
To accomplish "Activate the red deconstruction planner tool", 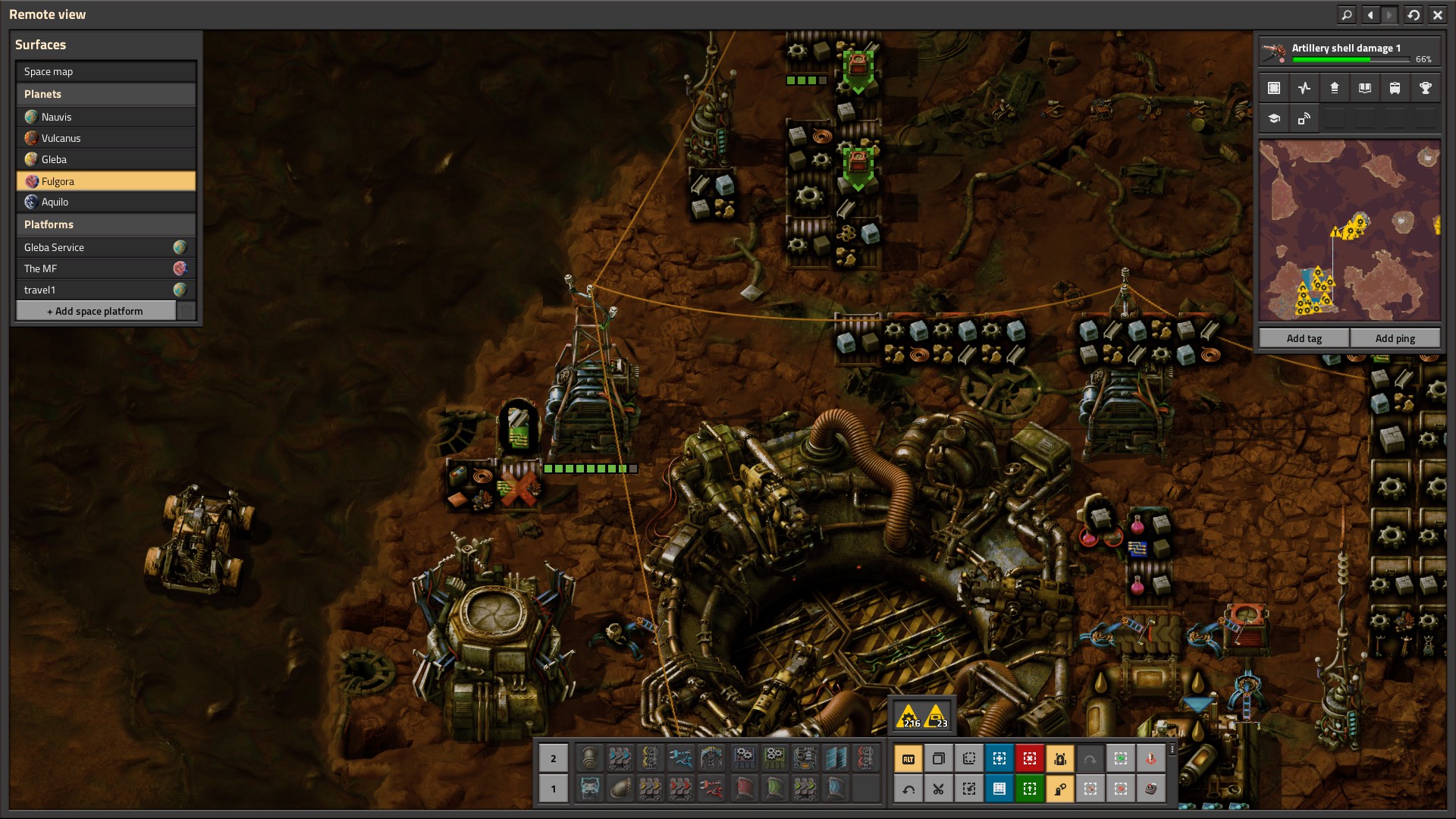I will click(x=1029, y=758).
